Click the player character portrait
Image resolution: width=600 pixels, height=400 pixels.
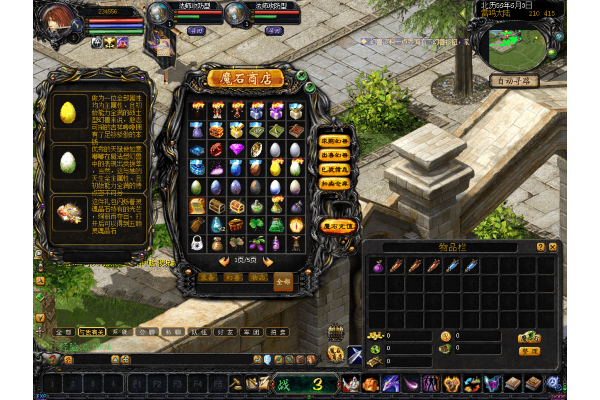62,22
